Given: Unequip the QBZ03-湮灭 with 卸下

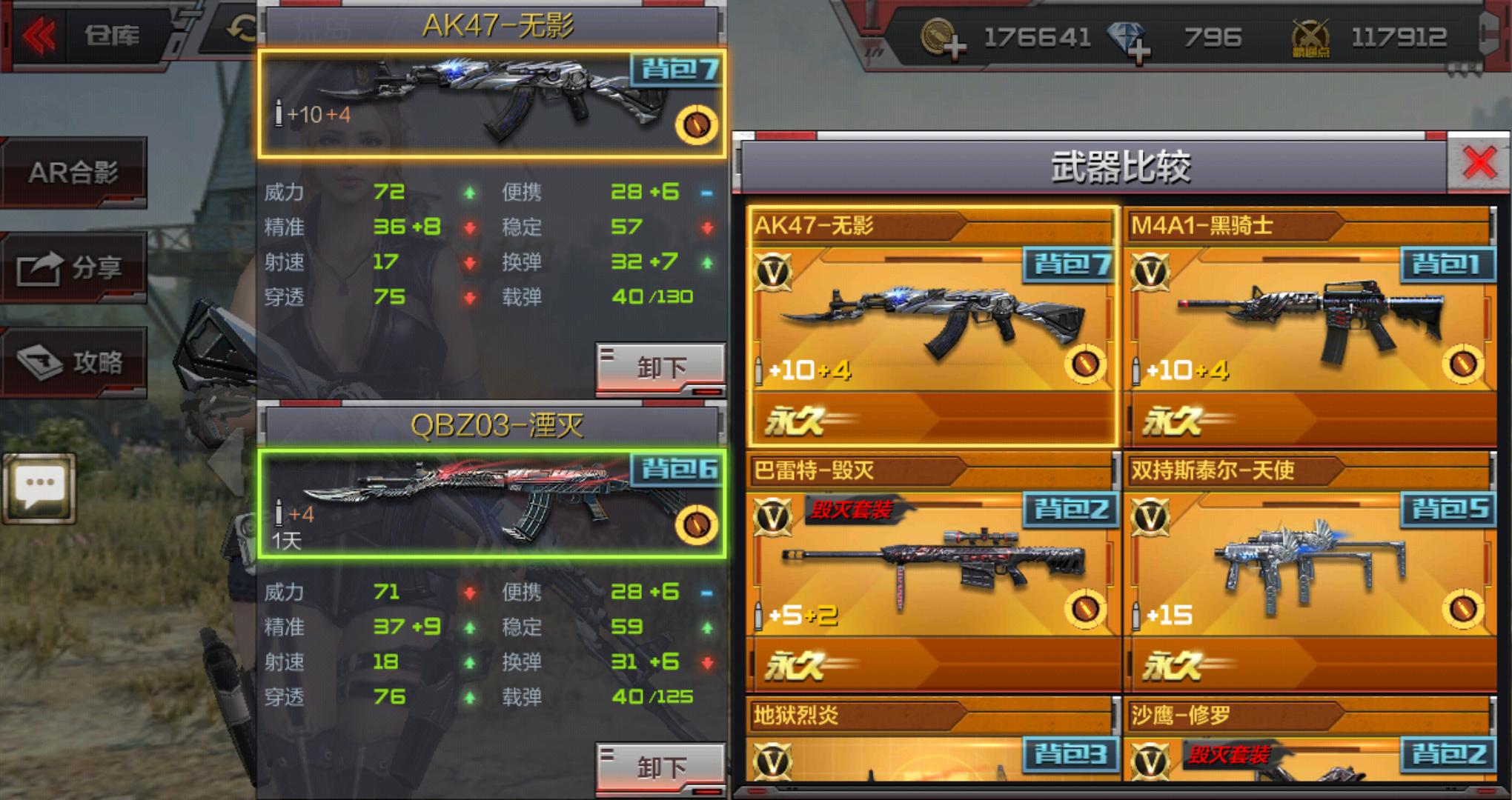Looking at the screenshot, I should [660, 767].
